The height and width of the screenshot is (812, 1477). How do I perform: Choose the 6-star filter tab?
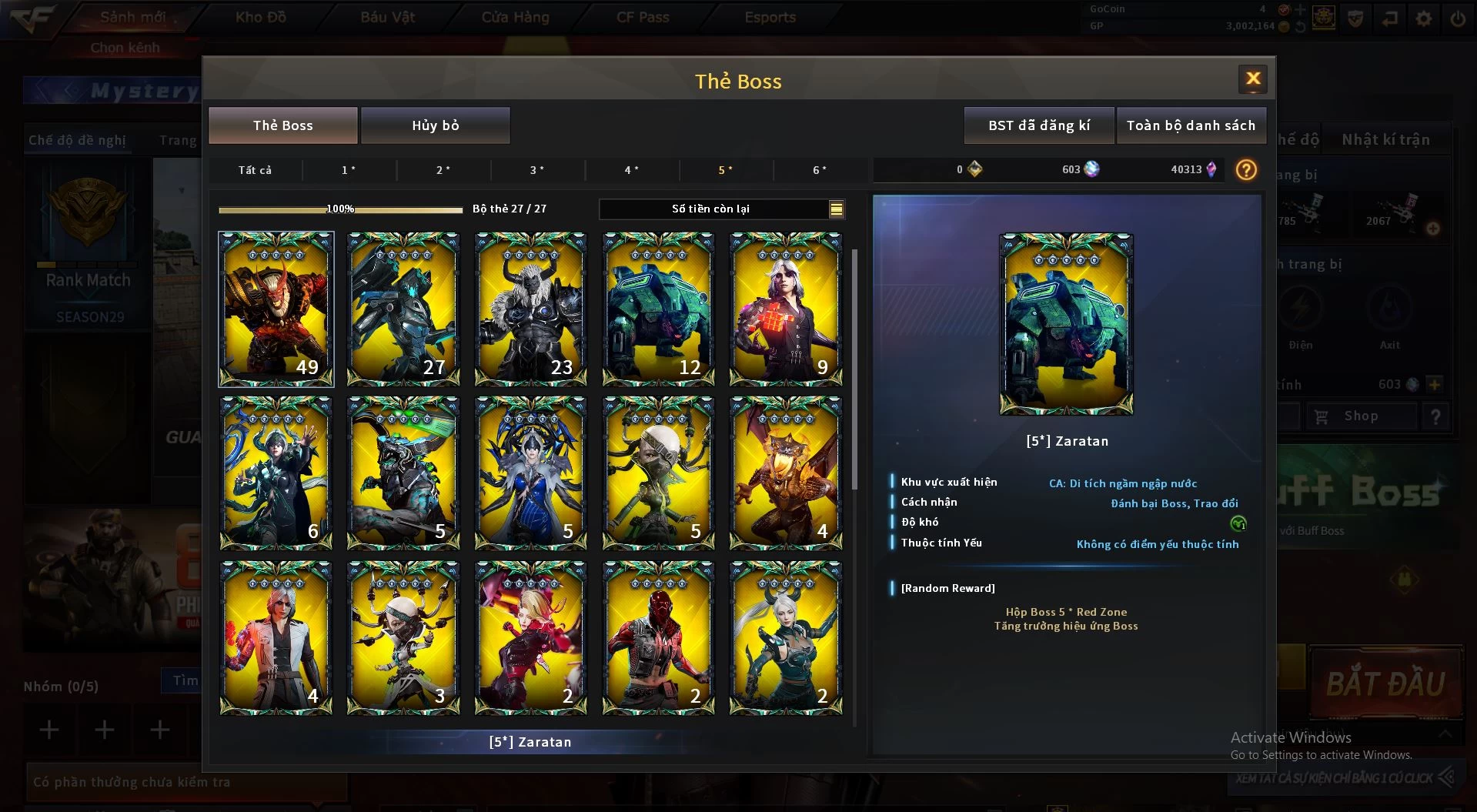pyautogui.click(x=820, y=170)
